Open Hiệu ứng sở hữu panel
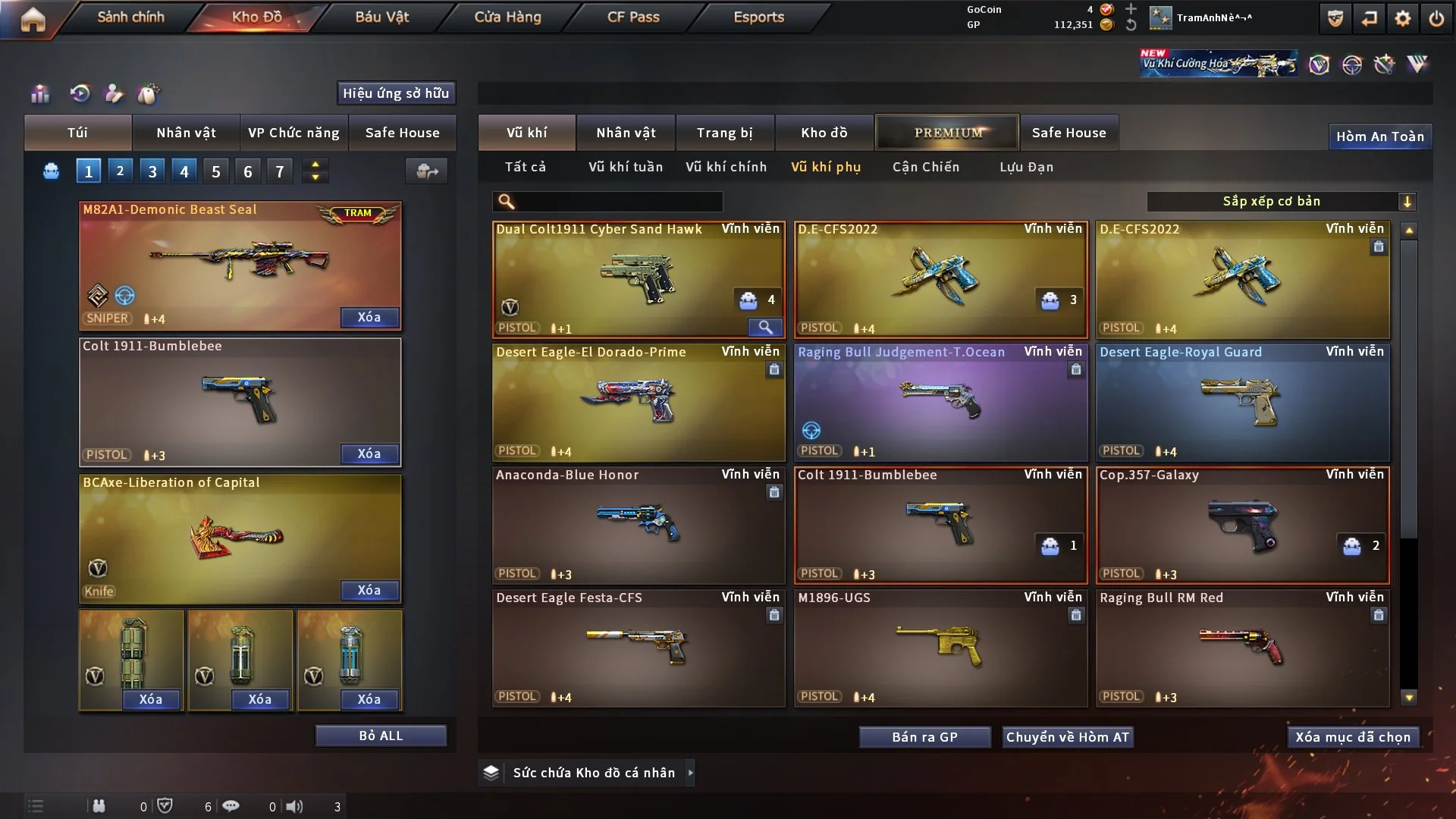The width and height of the screenshot is (1456, 819). pos(395,93)
